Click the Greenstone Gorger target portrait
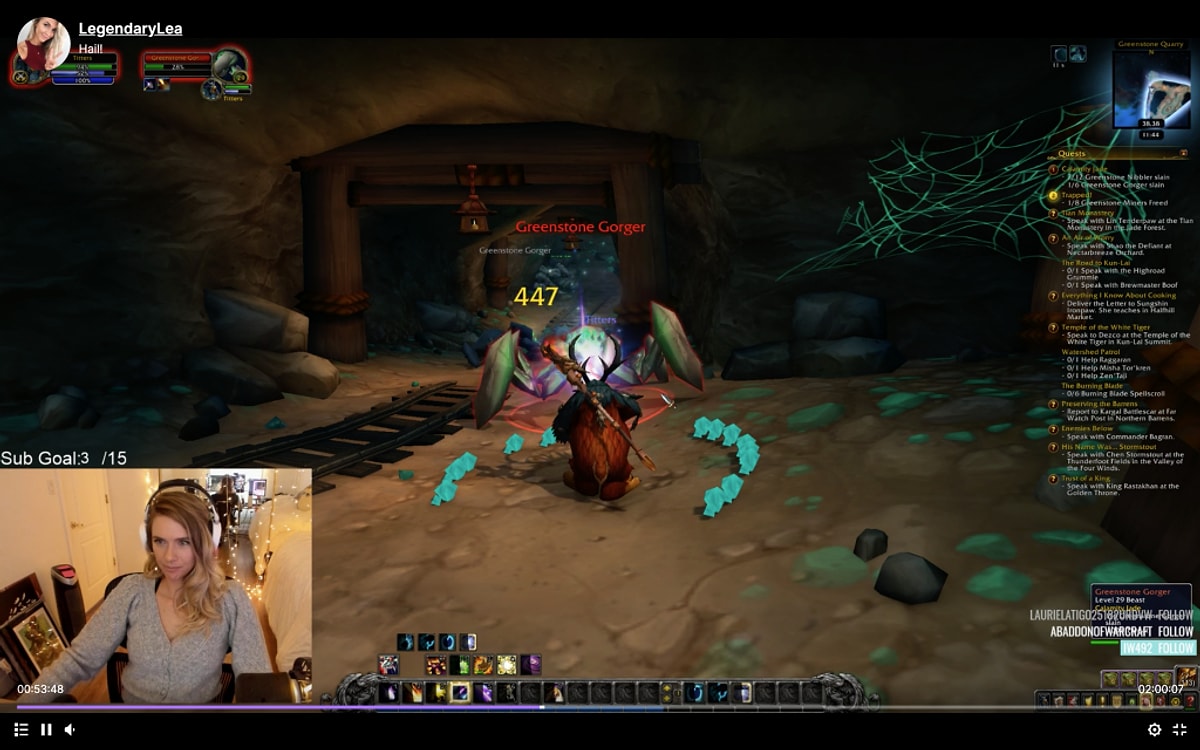 pyautogui.click(x=229, y=66)
